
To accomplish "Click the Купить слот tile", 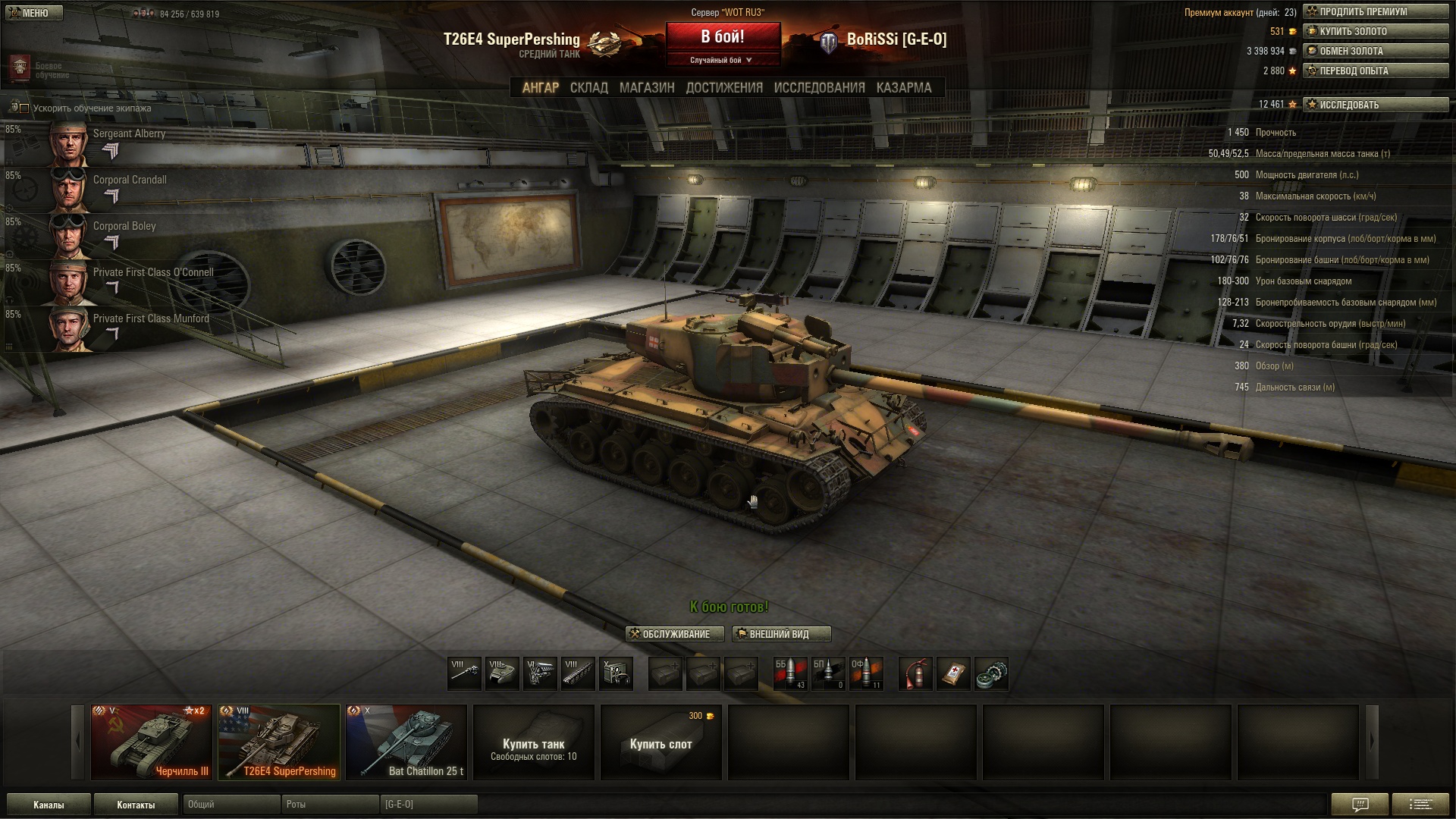I will tap(661, 743).
